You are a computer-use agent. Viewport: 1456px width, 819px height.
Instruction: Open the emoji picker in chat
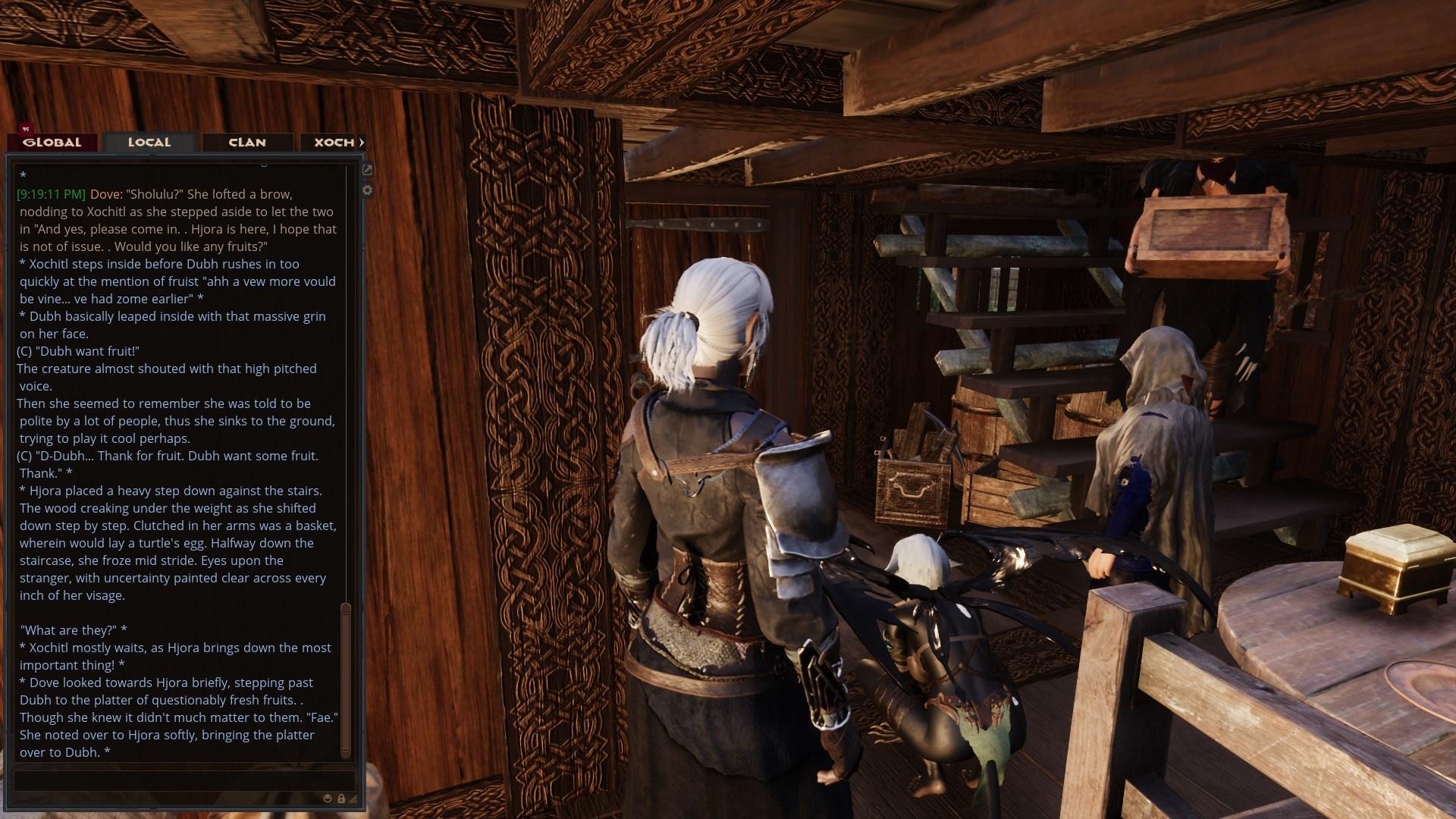(x=328, y=799)
